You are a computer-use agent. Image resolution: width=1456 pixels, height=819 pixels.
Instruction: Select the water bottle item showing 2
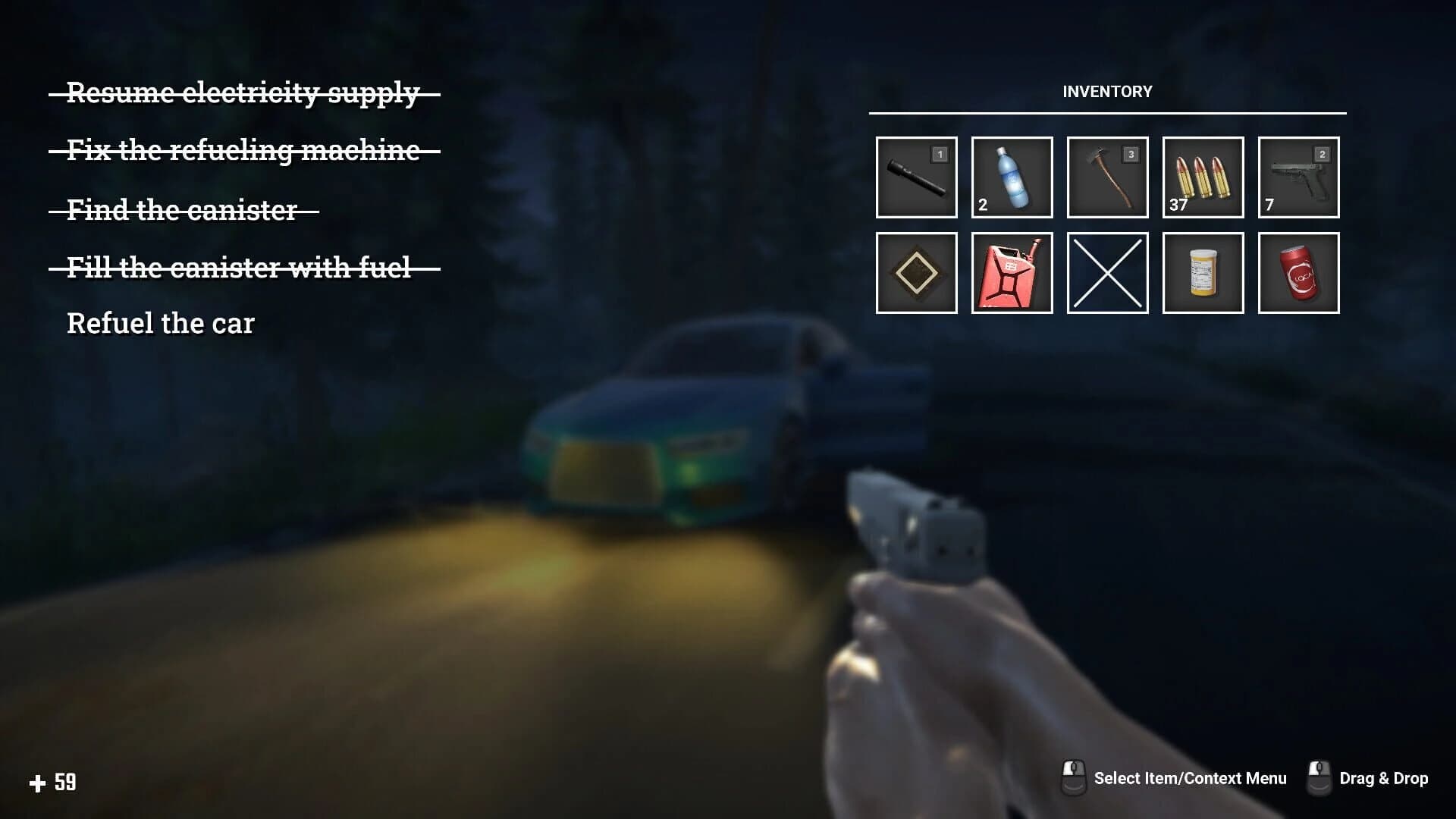(1011, 178)
